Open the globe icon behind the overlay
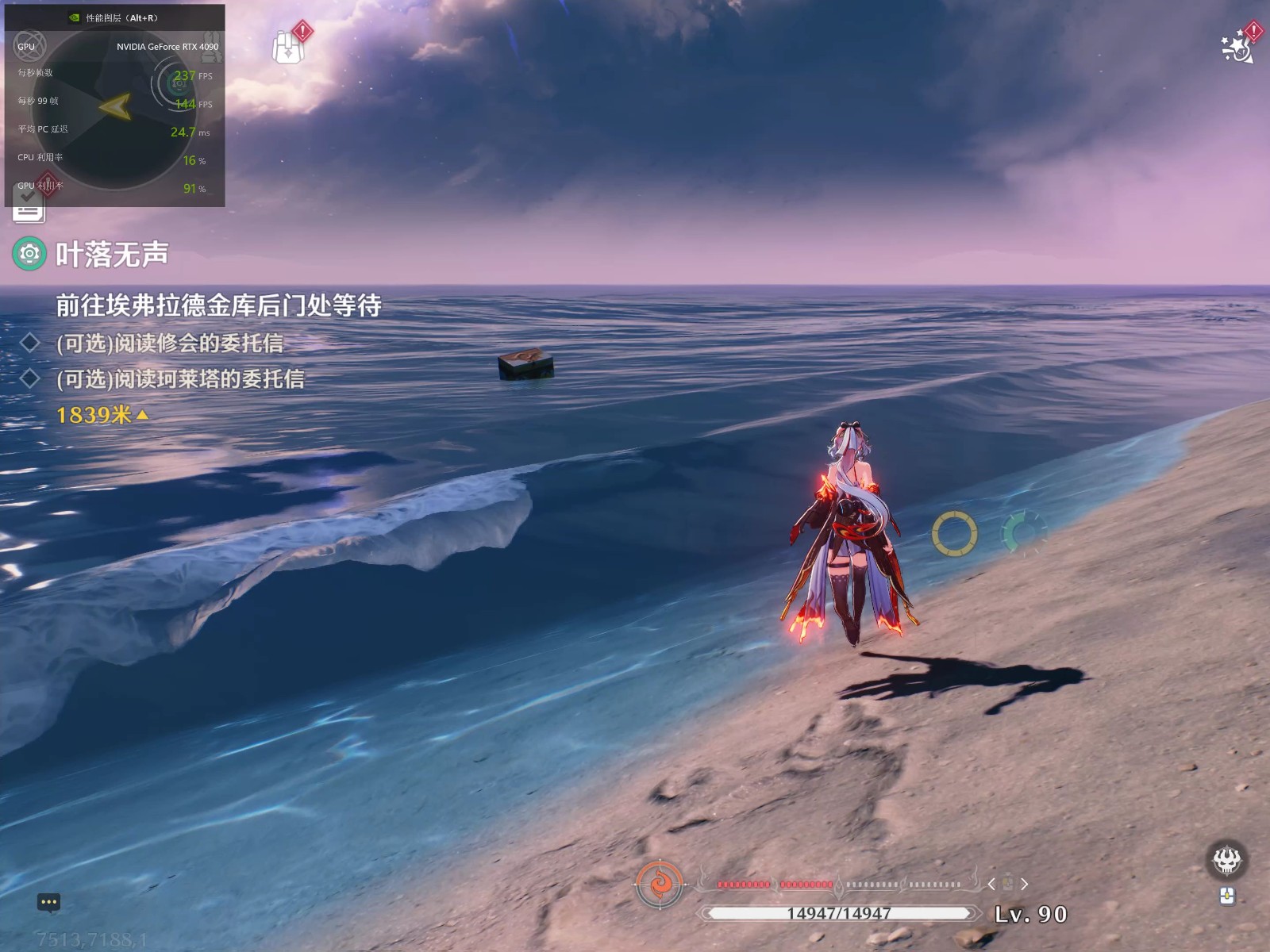This screenshot has width=1270, height=952. point(31,45)
